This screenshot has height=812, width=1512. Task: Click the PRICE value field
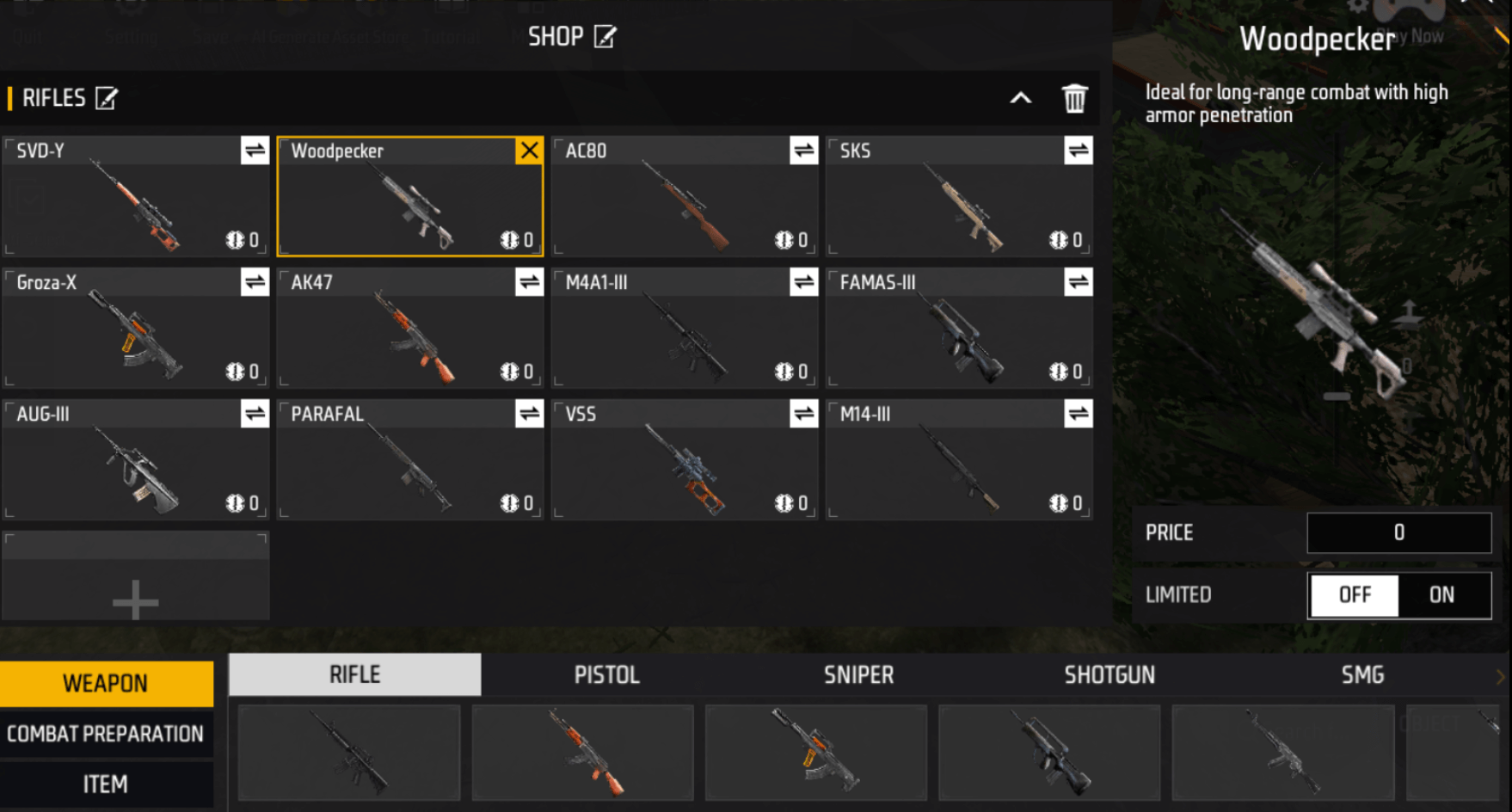click(1398, 532)
